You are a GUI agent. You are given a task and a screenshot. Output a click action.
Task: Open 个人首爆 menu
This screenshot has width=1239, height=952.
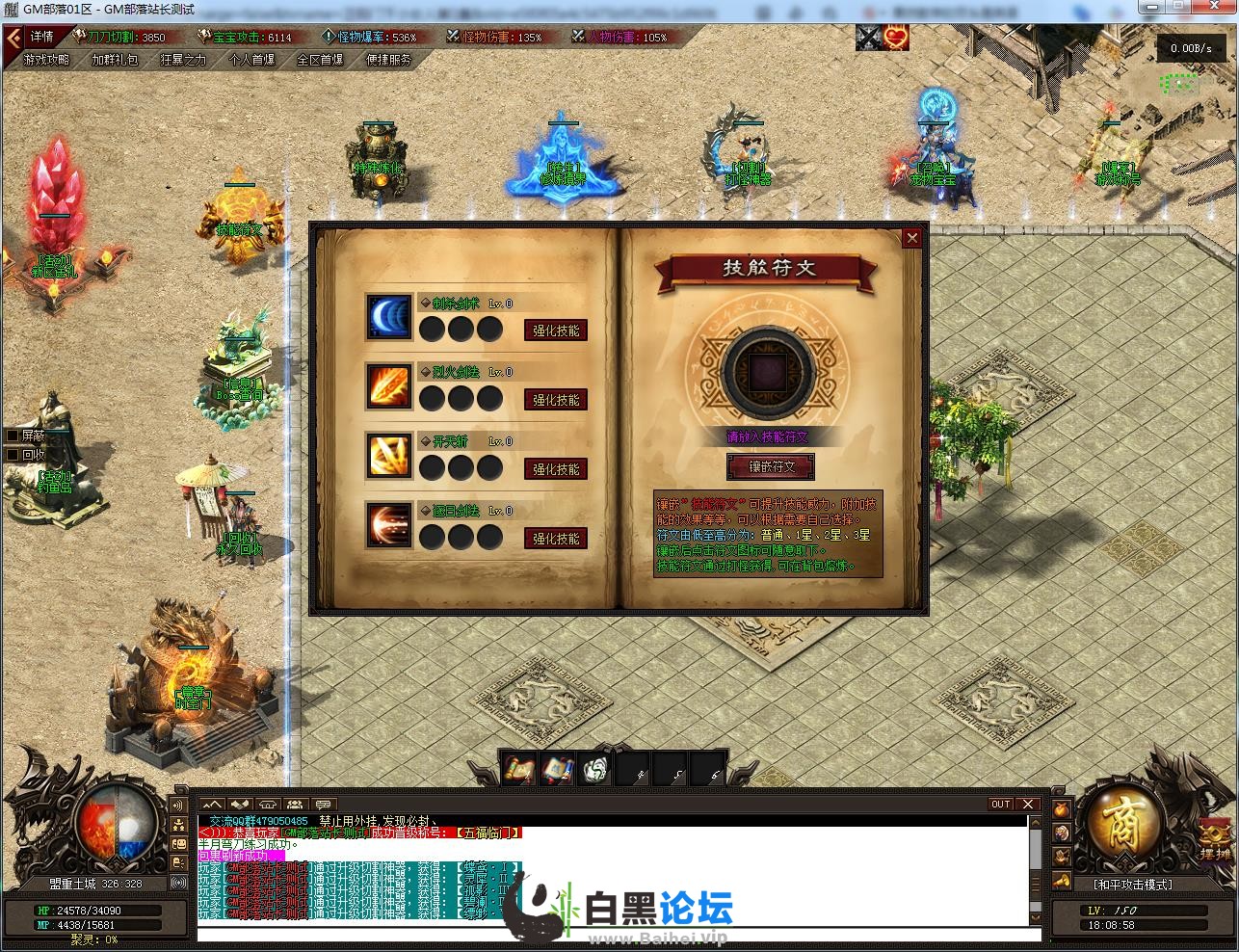coord(251,60)
